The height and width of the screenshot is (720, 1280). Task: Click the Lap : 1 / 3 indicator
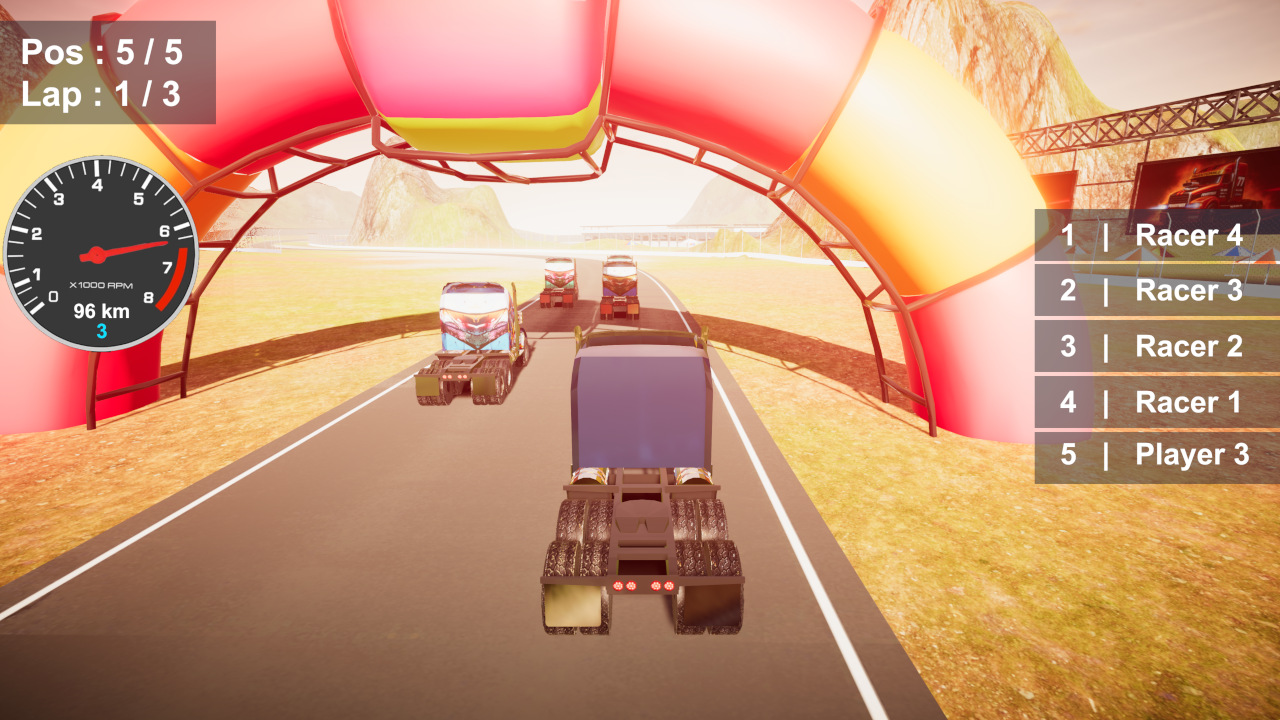coord(103,95)
